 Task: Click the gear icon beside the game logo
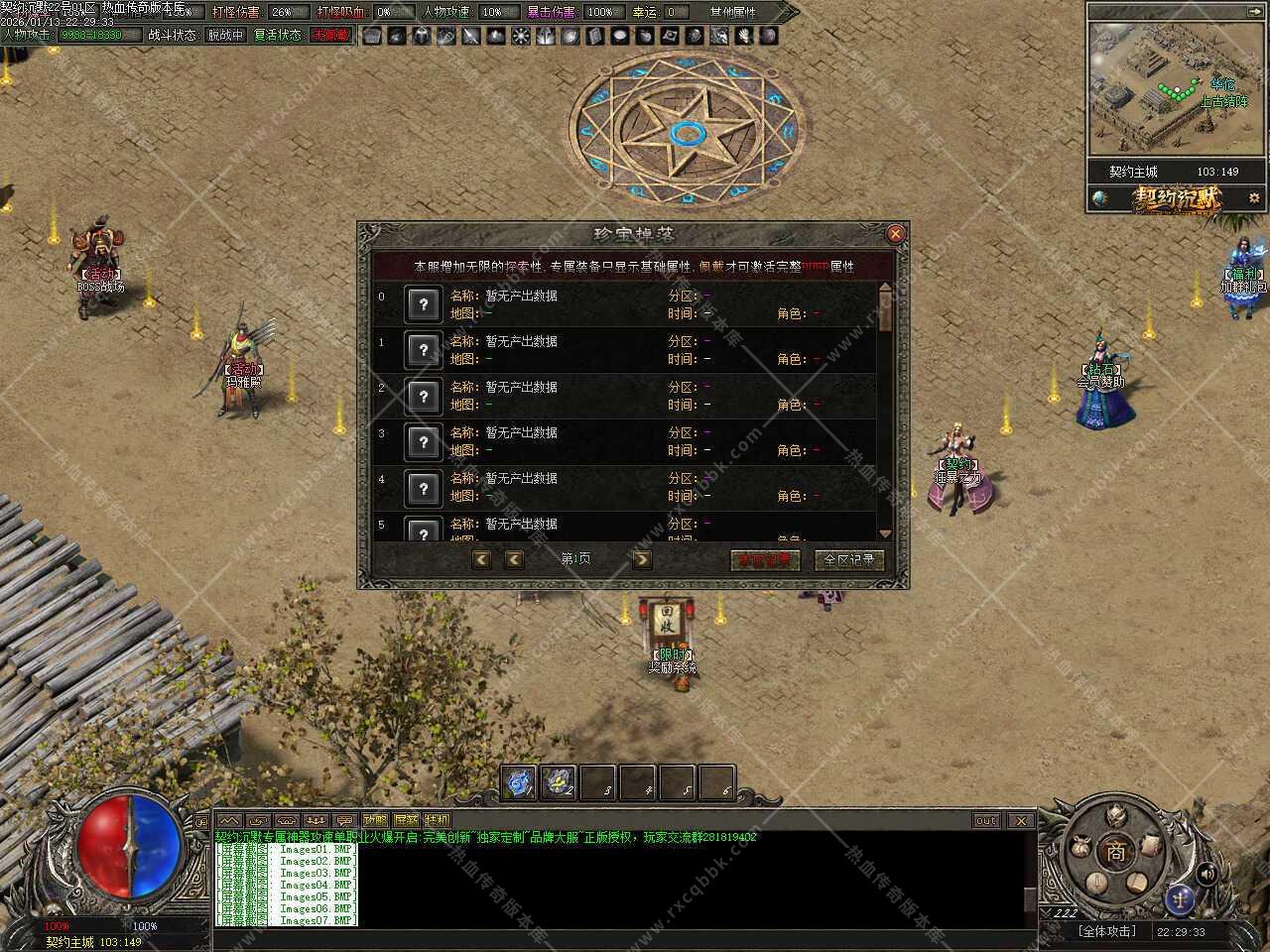coord(1254,197)
